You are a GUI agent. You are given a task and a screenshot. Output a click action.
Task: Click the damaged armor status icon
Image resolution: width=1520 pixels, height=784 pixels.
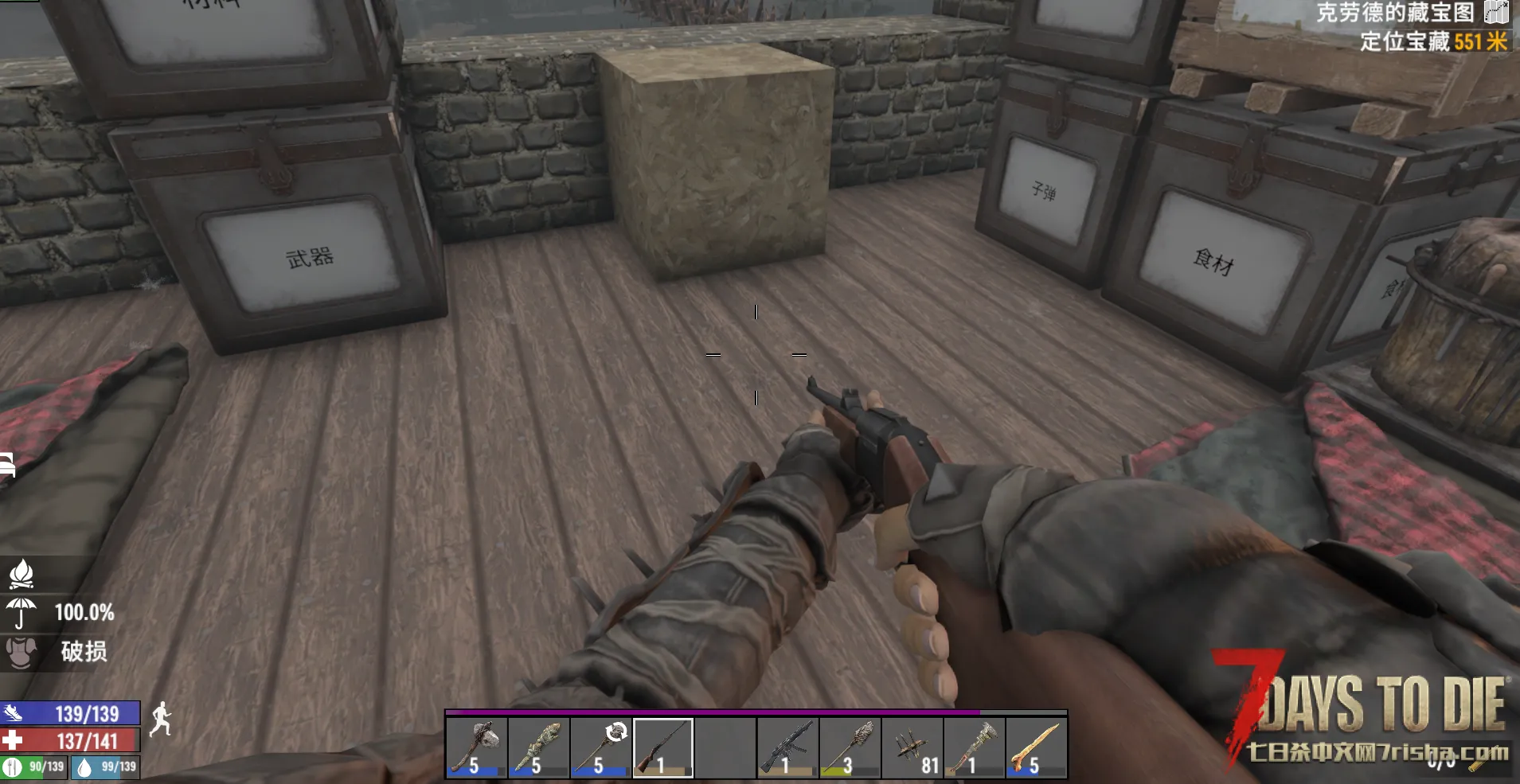click(x=21, y=651)
